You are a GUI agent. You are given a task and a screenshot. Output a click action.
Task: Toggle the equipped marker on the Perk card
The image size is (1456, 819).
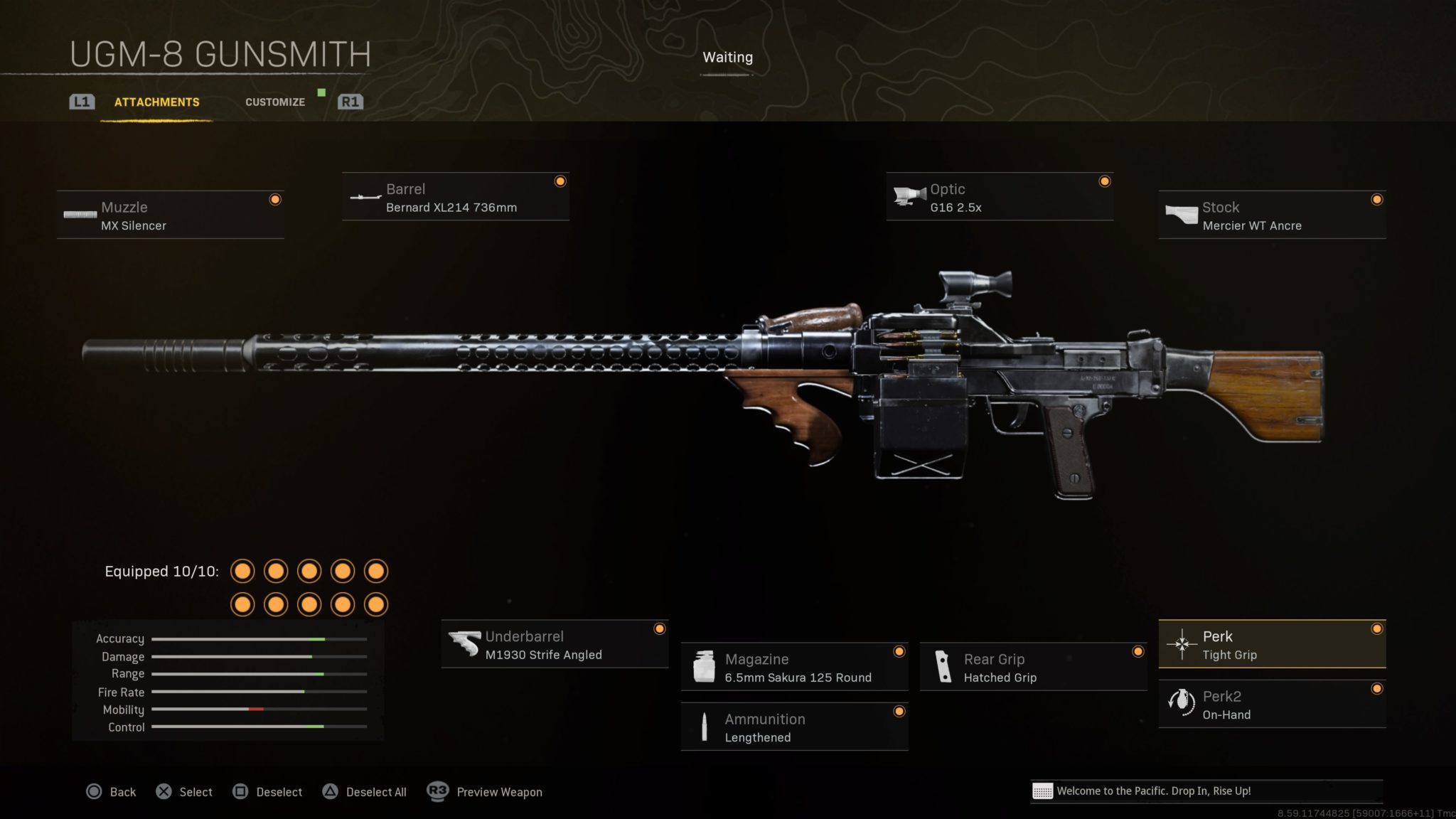coord(1378,628)
